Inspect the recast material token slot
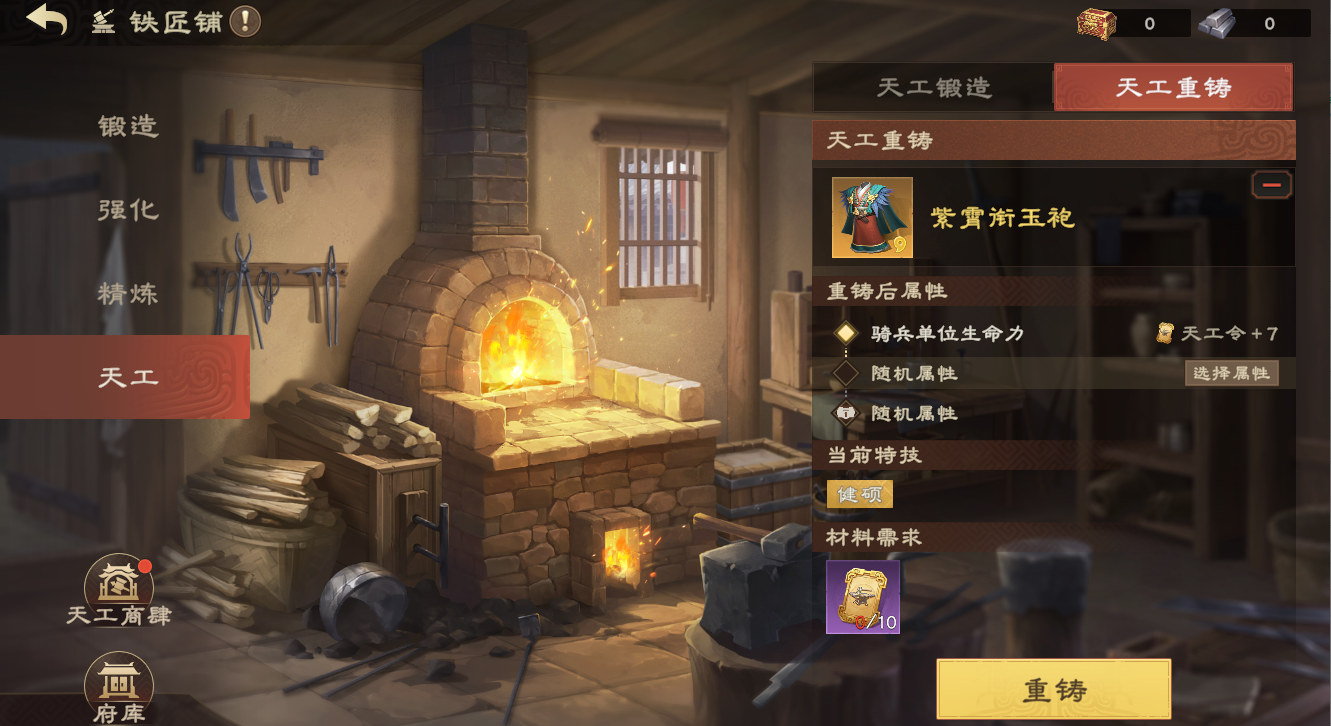The image size is (1331, 726). pos(862,597)
